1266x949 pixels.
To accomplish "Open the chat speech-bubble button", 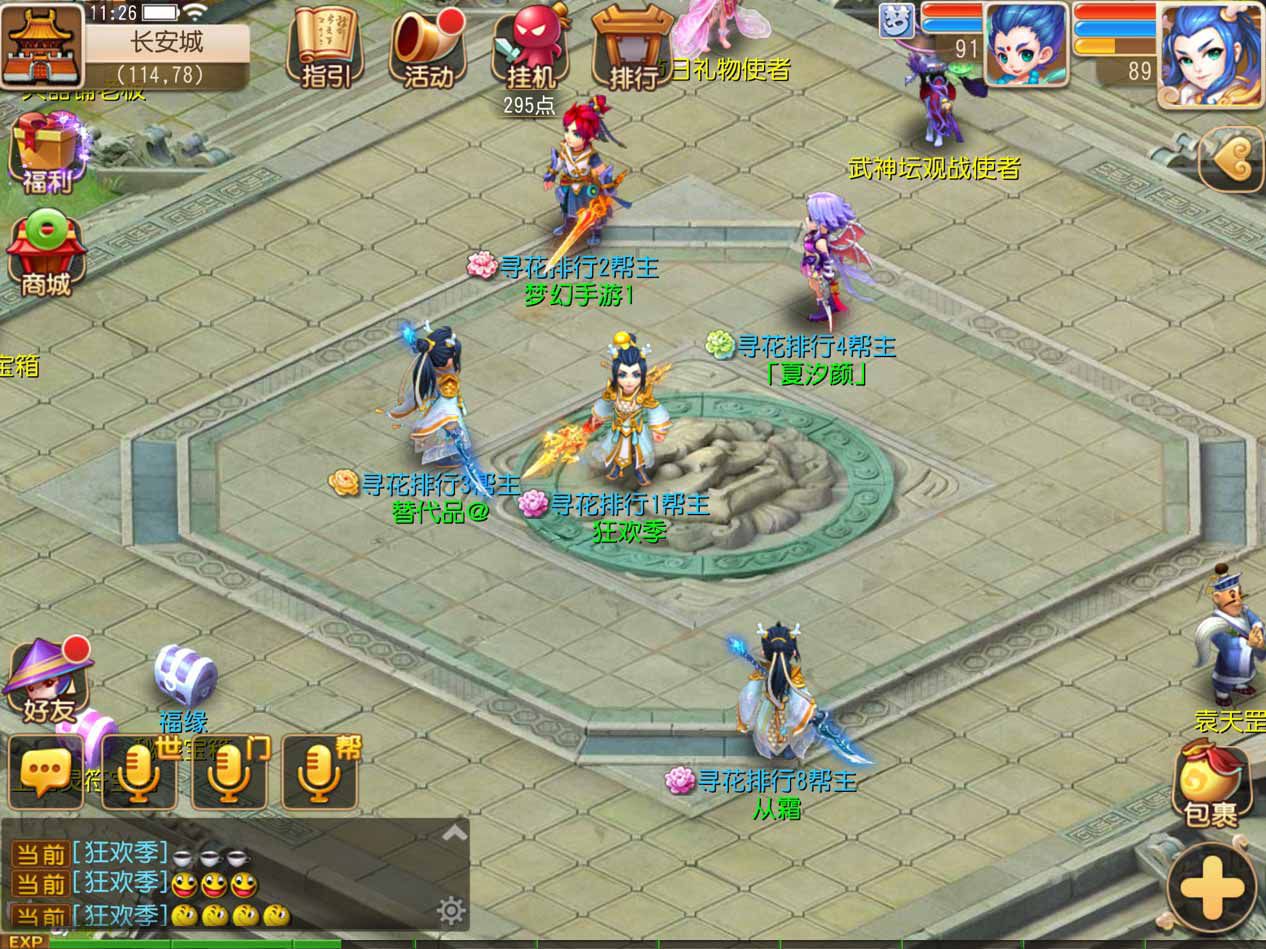I will (x=45, y=772).
